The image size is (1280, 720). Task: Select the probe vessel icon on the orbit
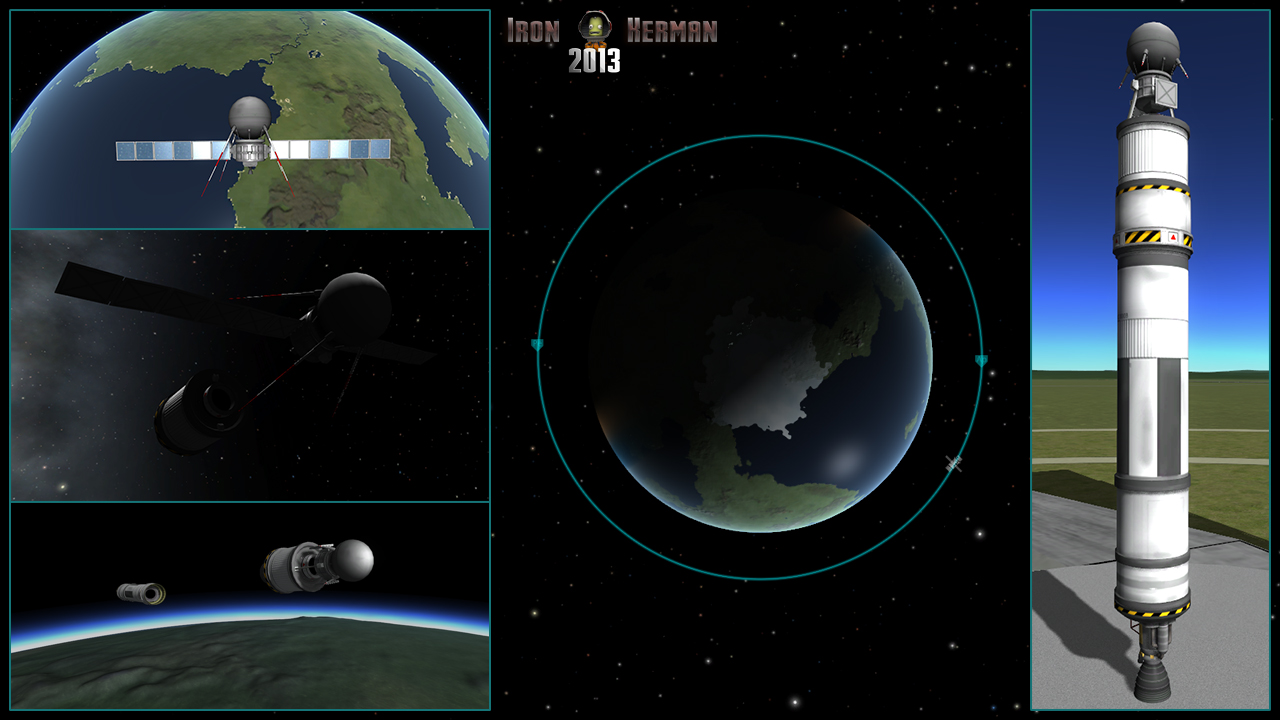point(953,463)
